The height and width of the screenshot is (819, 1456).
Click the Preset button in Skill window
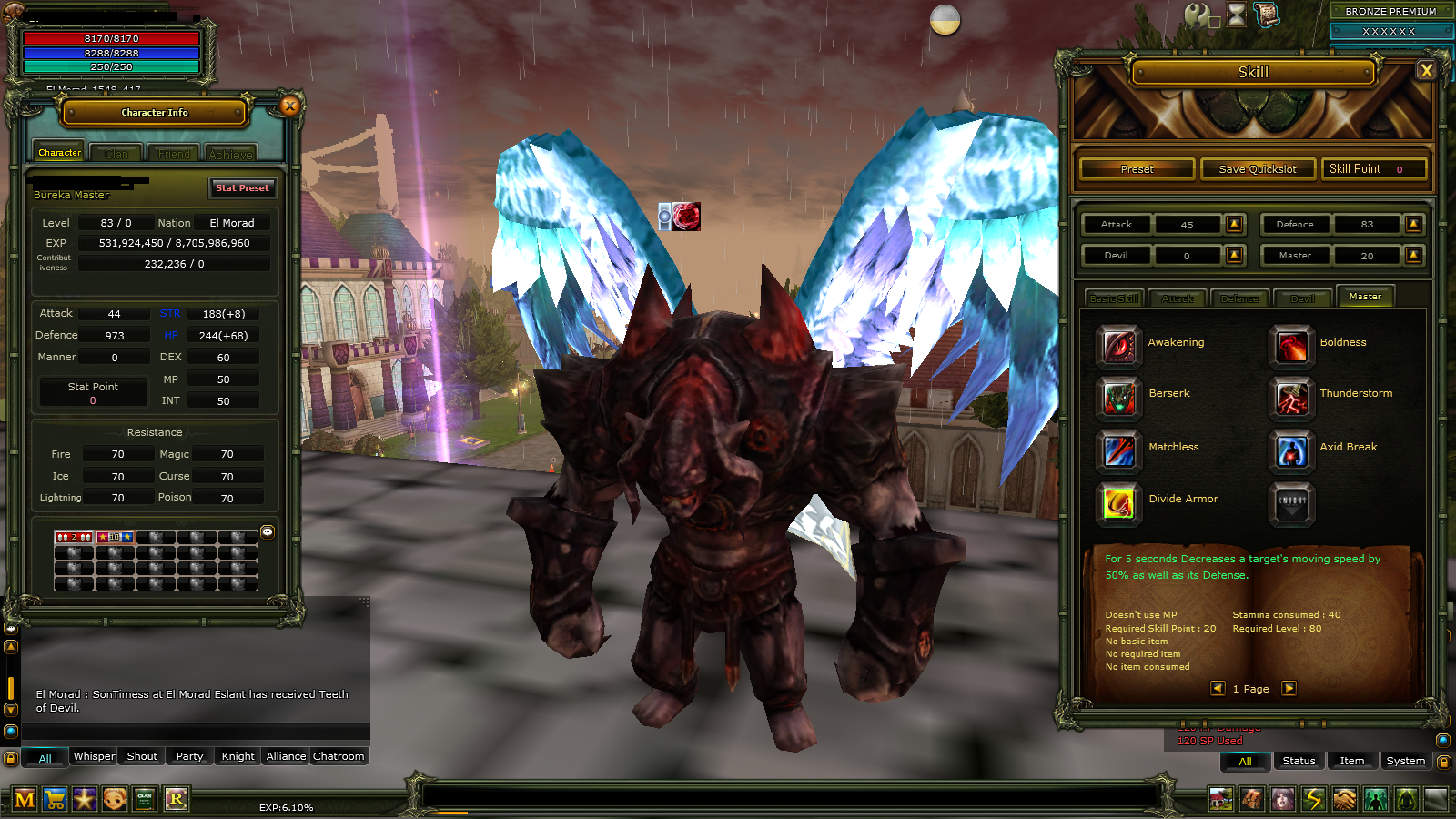pos(1136,168)
